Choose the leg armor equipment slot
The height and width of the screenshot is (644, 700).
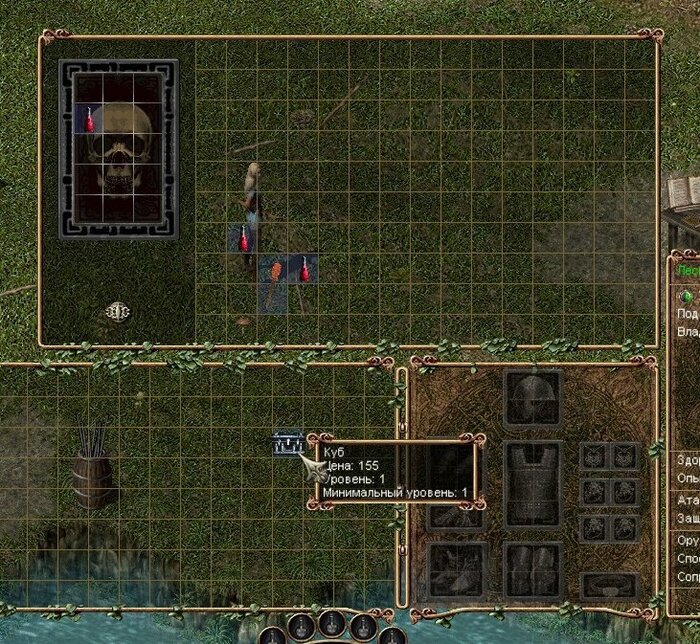pyautogui.click(x=532, y=570)
